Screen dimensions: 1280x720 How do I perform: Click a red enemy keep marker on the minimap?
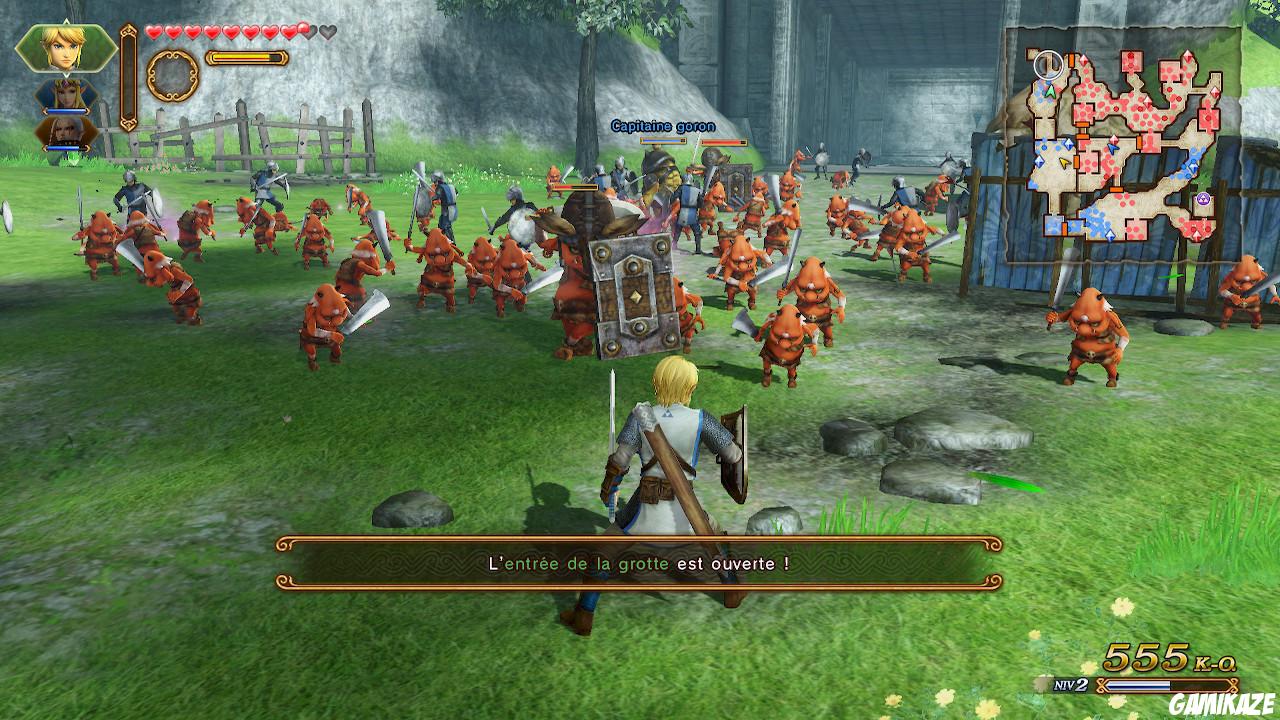(1131, 61)
